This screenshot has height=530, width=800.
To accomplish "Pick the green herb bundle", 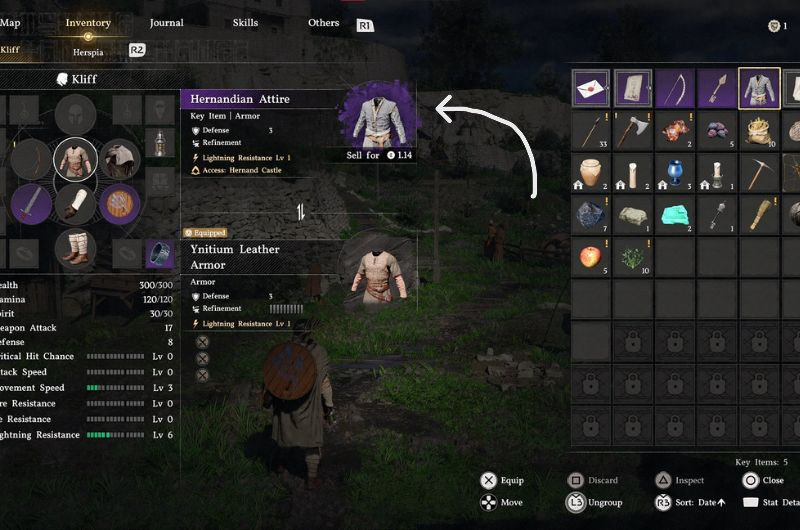I will 633,256.
